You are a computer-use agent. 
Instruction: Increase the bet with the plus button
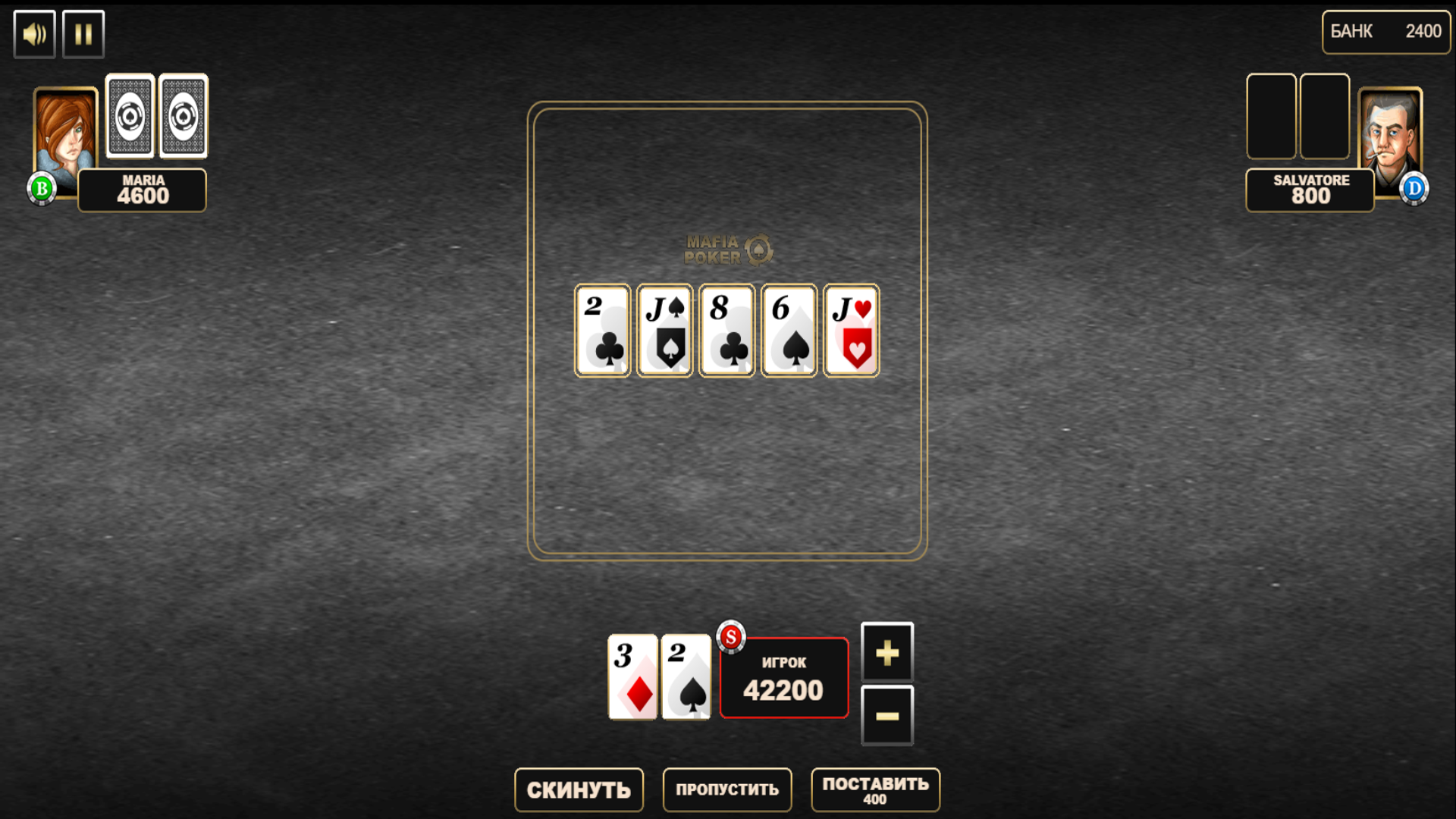coord(886,653)
